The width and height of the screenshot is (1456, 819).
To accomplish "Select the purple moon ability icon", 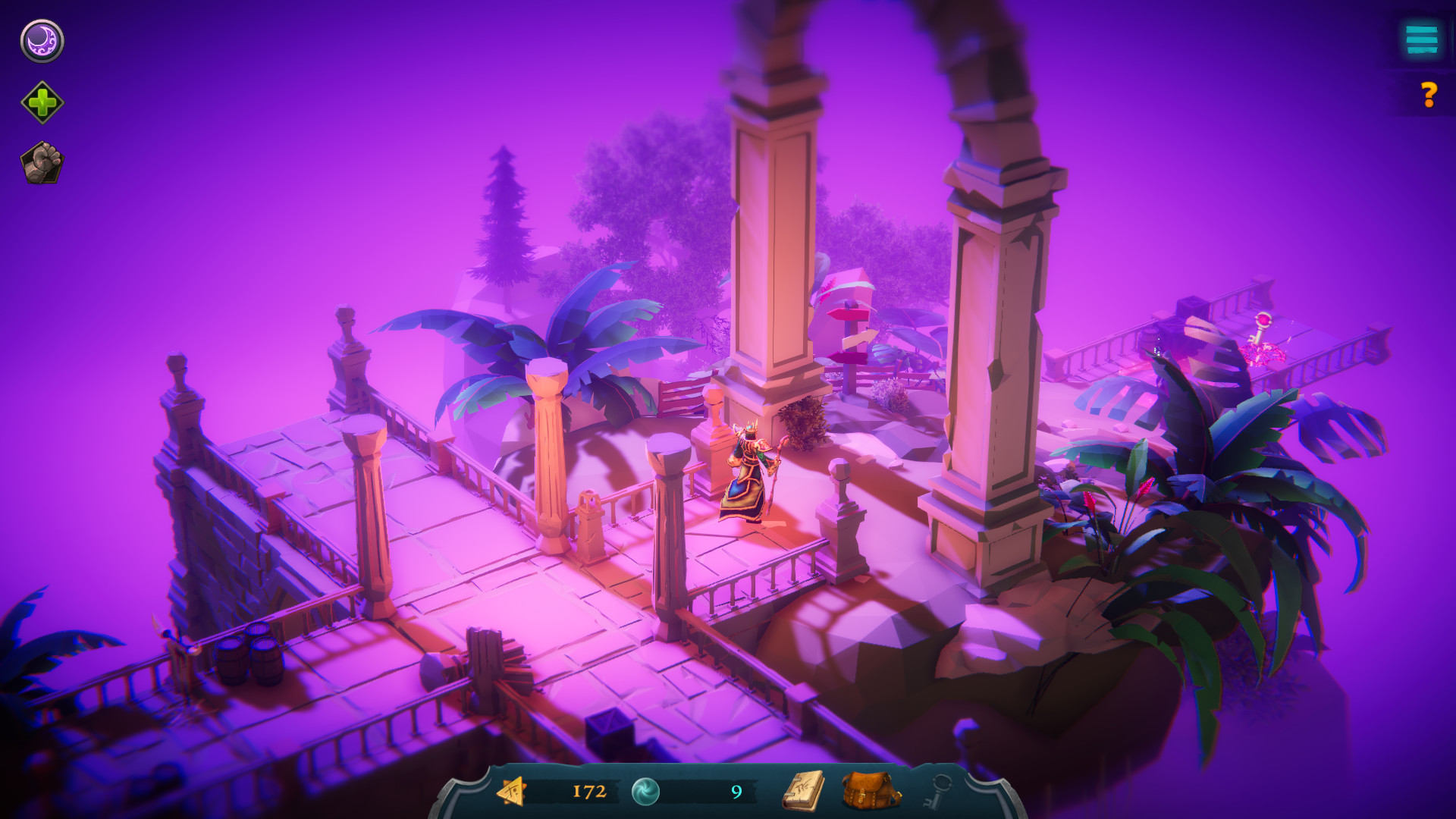I will click(x=42, y=42).
